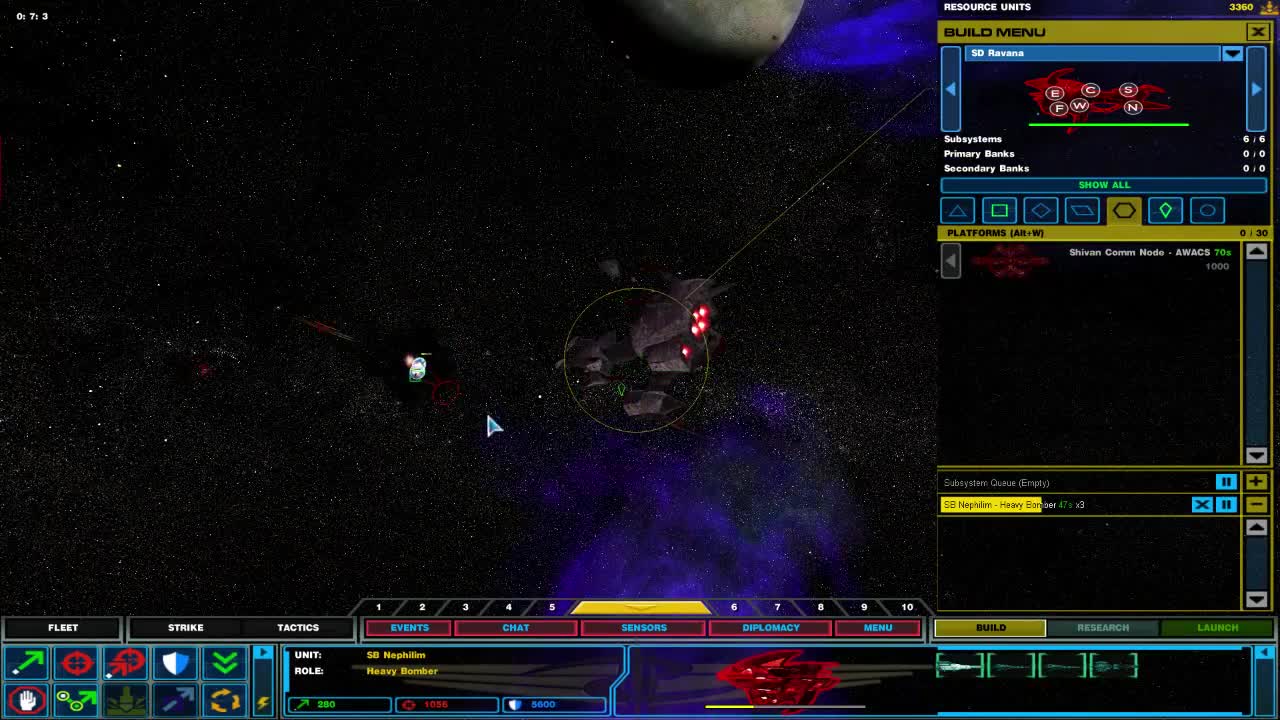The height and width of the screenshot is (720, 1280).
Task: Click the green double-chevron dock order icon
Action: point(225,662)
